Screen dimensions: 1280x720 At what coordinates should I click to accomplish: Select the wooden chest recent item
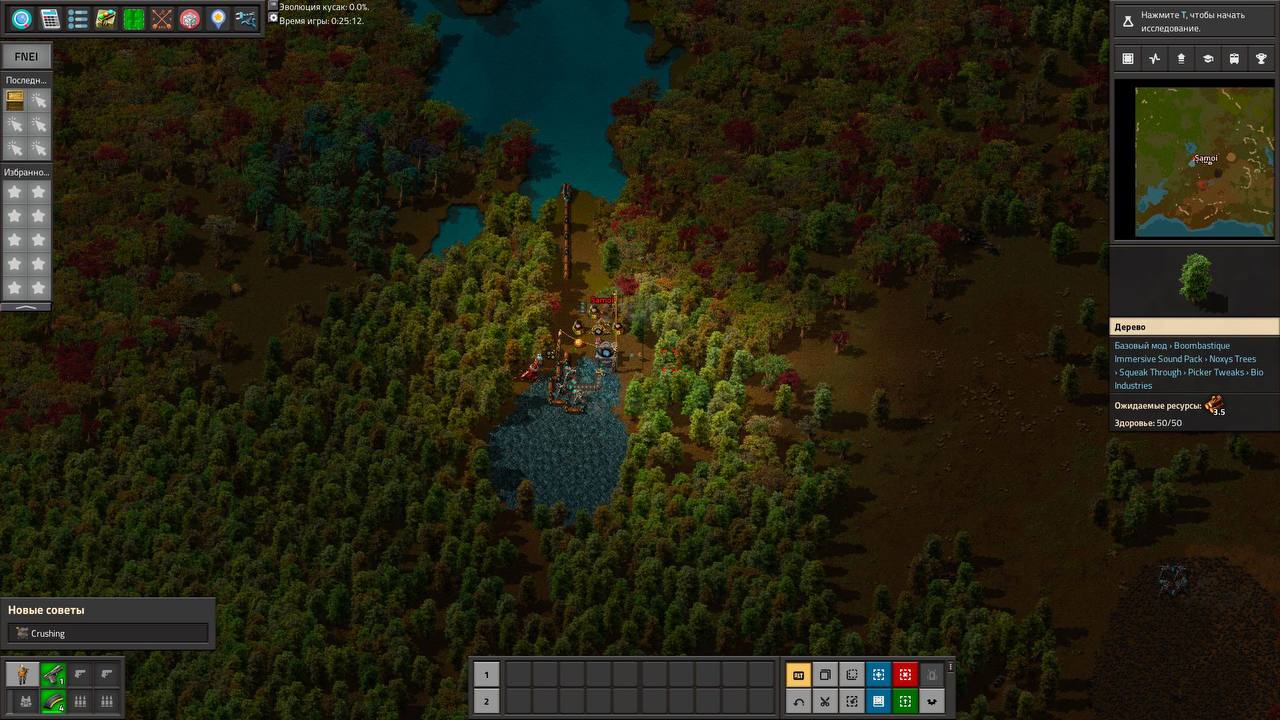15,100
